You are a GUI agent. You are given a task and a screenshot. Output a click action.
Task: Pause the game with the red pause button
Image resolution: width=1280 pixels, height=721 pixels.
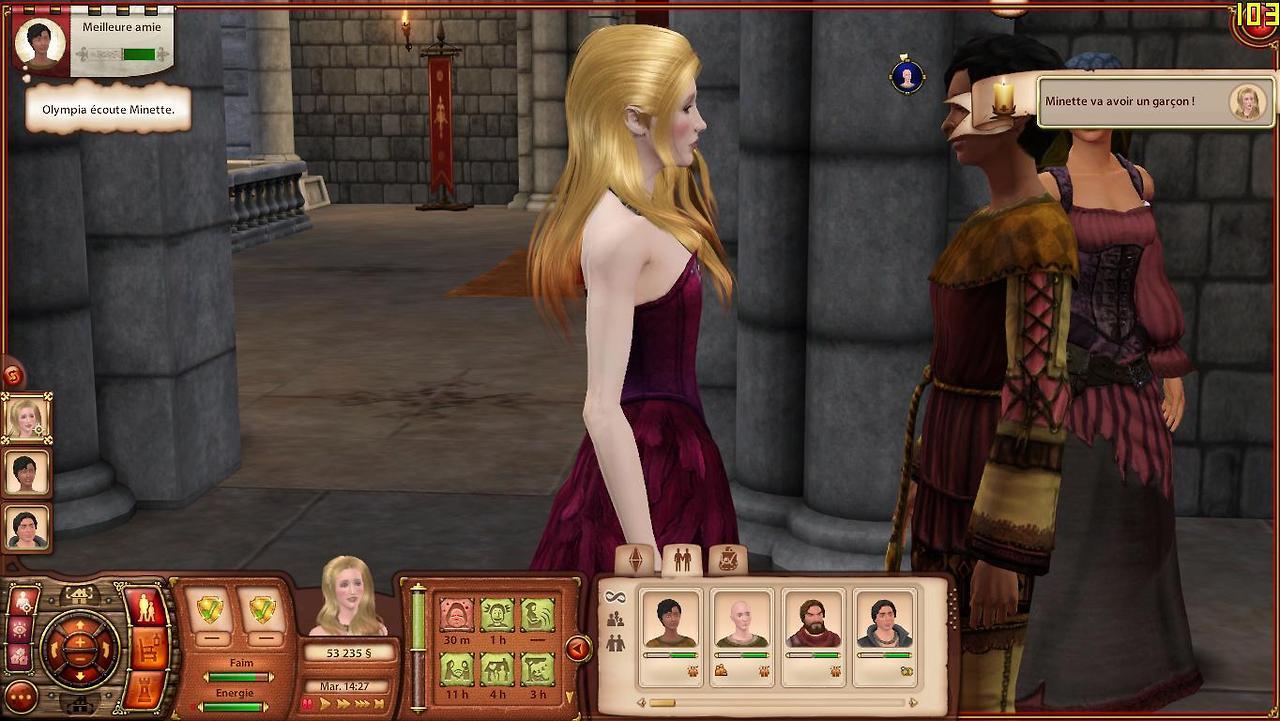[310, 704]
